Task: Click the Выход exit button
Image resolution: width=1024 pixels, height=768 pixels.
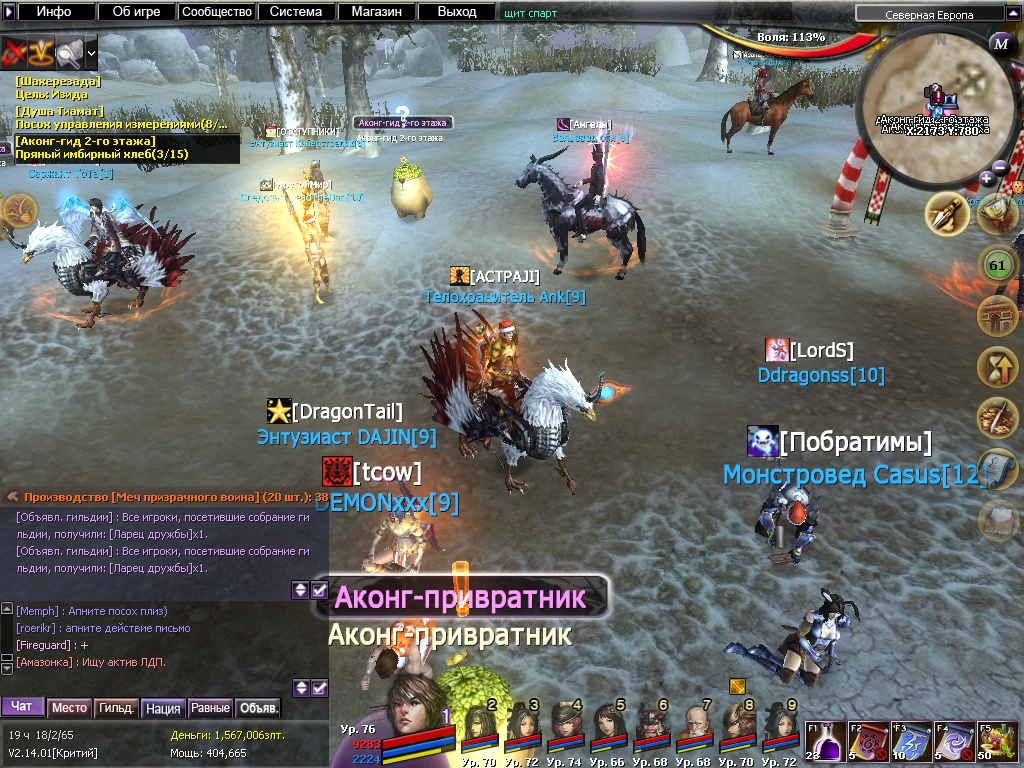Action: point(457,12)
